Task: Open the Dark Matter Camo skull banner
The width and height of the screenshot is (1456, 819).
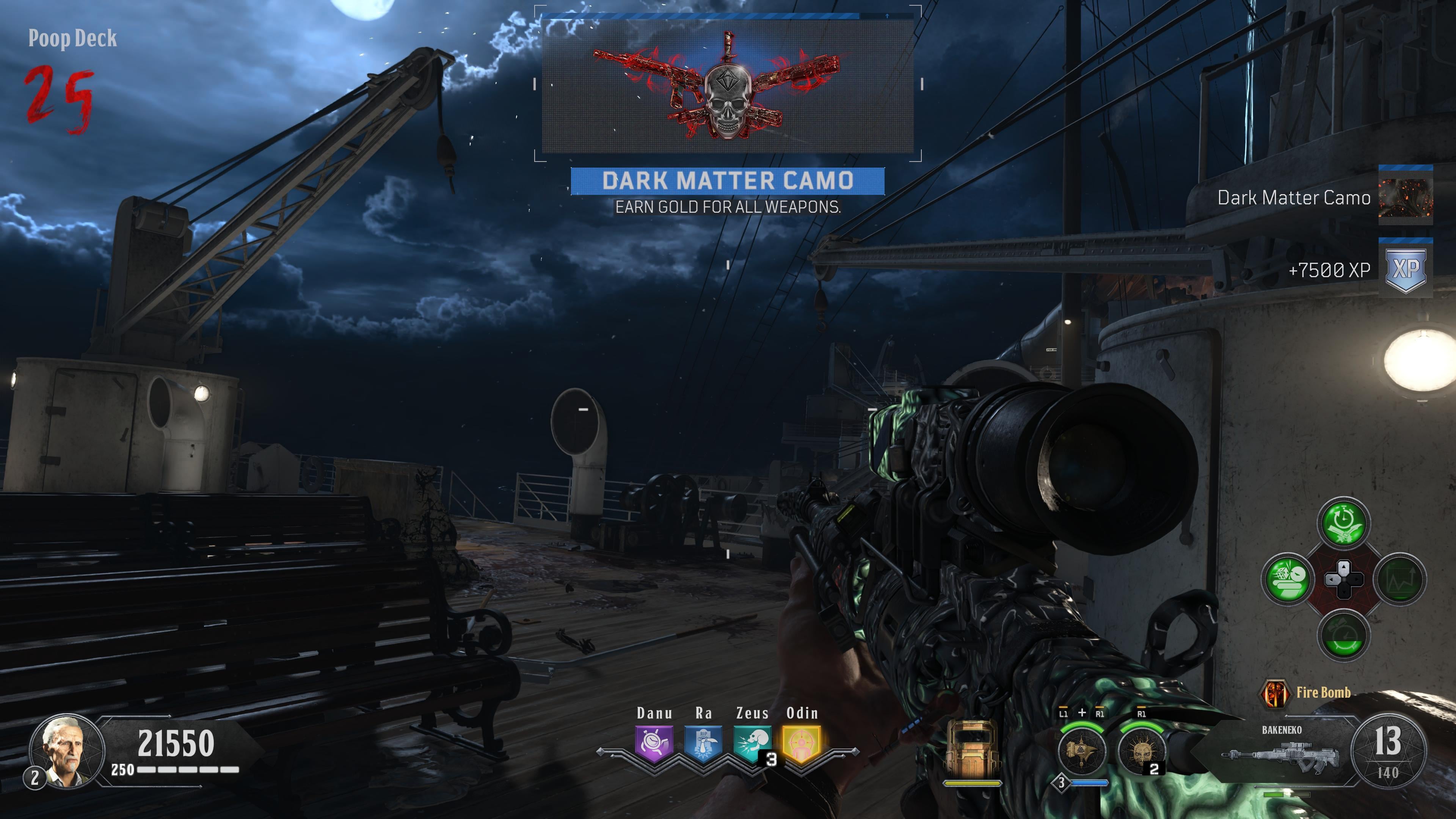Action: pyautogui.click(x=728, y=85)
